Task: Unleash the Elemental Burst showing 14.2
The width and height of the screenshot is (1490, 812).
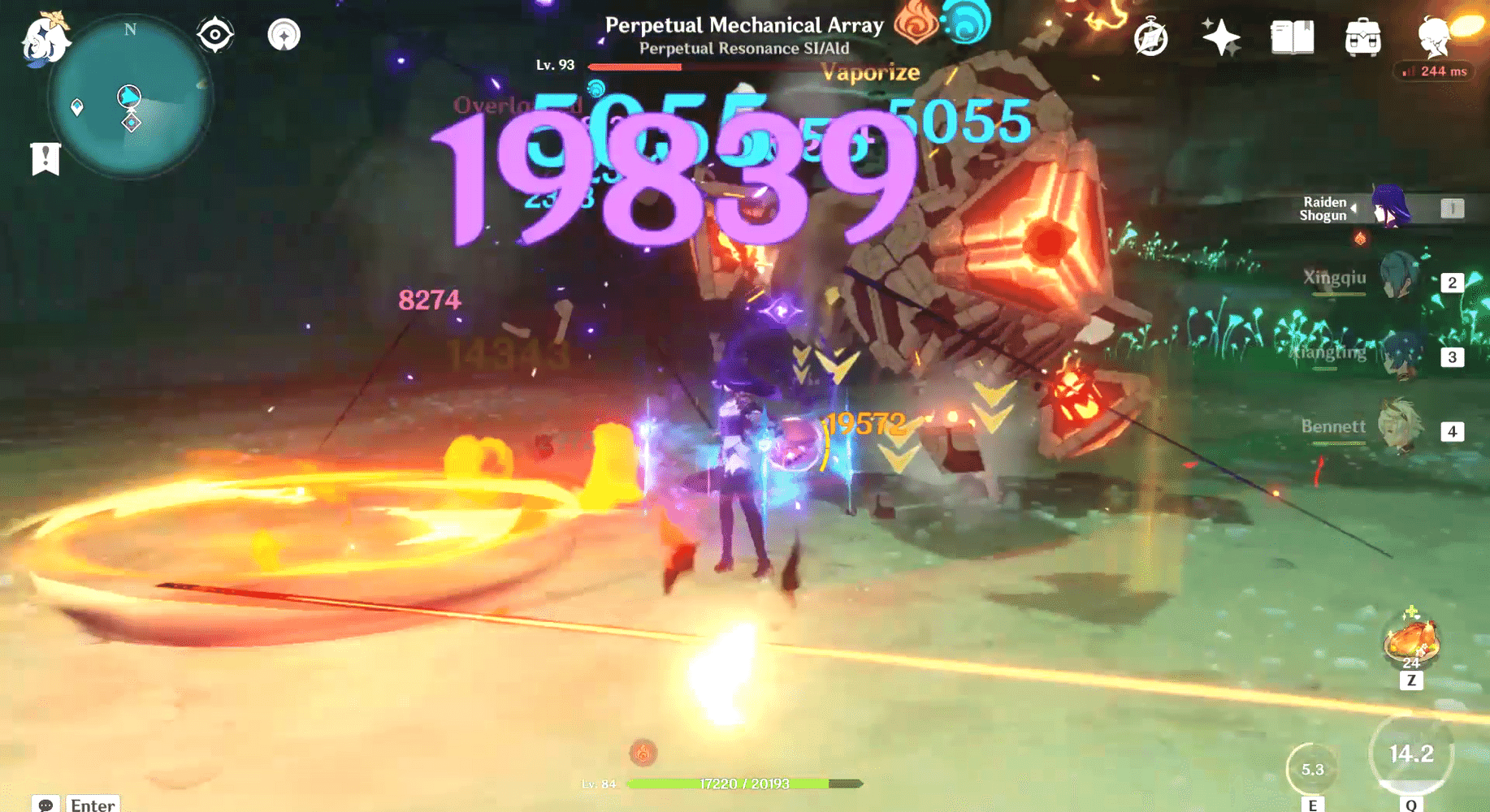Action: [x=1411, y=754]
